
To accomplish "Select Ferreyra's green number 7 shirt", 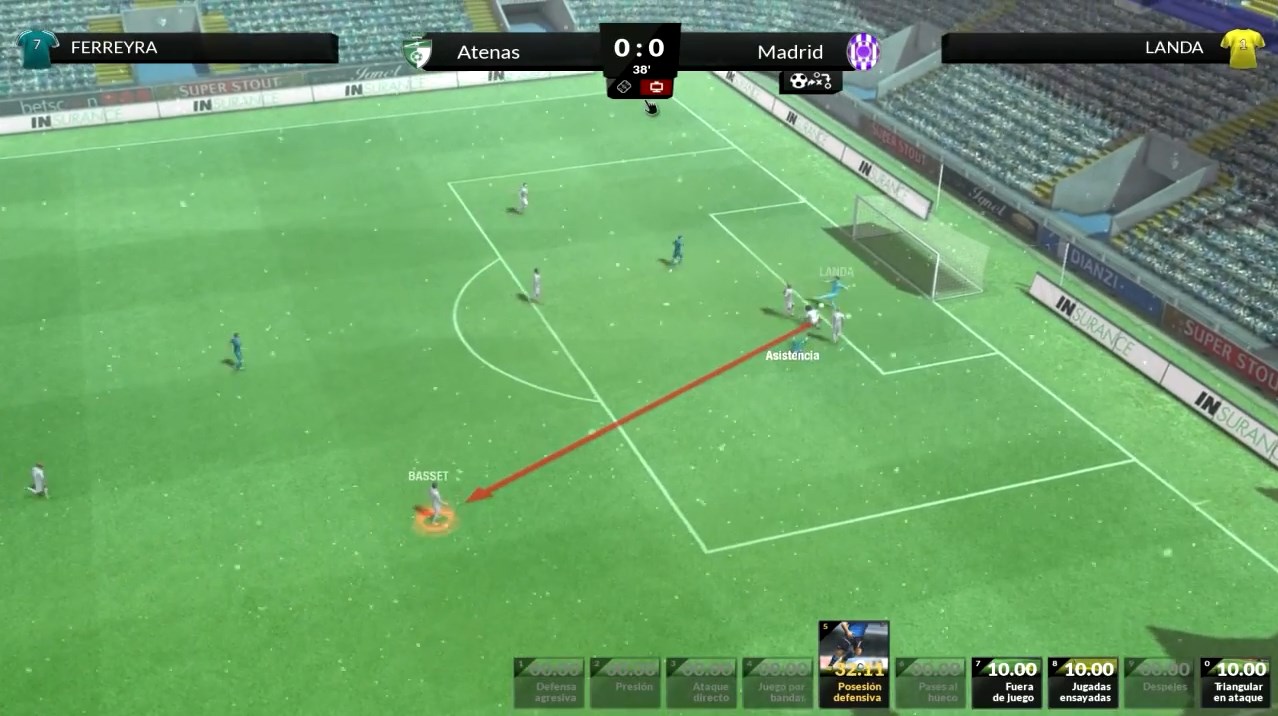I will pos(37,47).
